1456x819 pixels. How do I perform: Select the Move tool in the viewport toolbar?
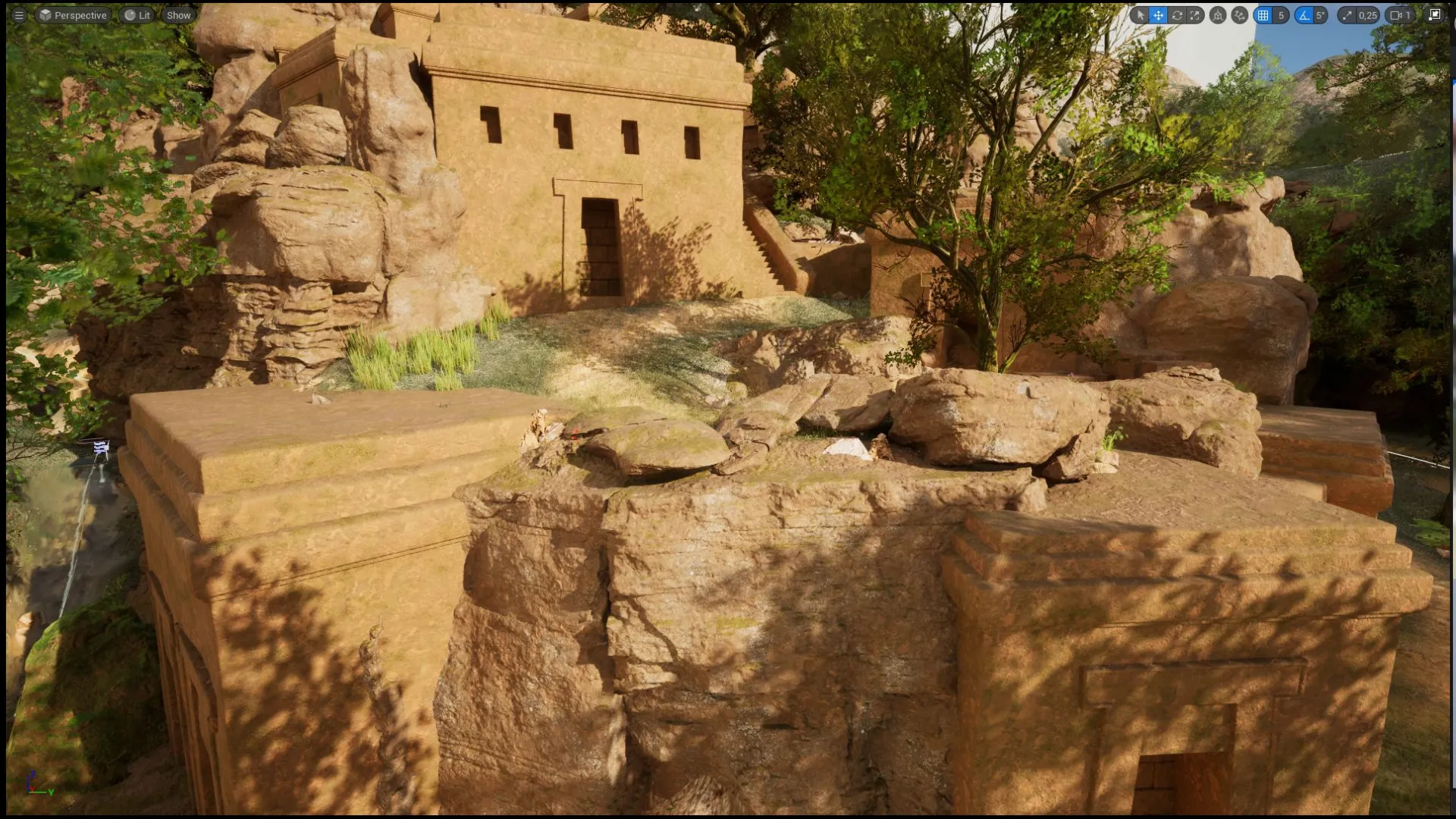click(1158, 15)
